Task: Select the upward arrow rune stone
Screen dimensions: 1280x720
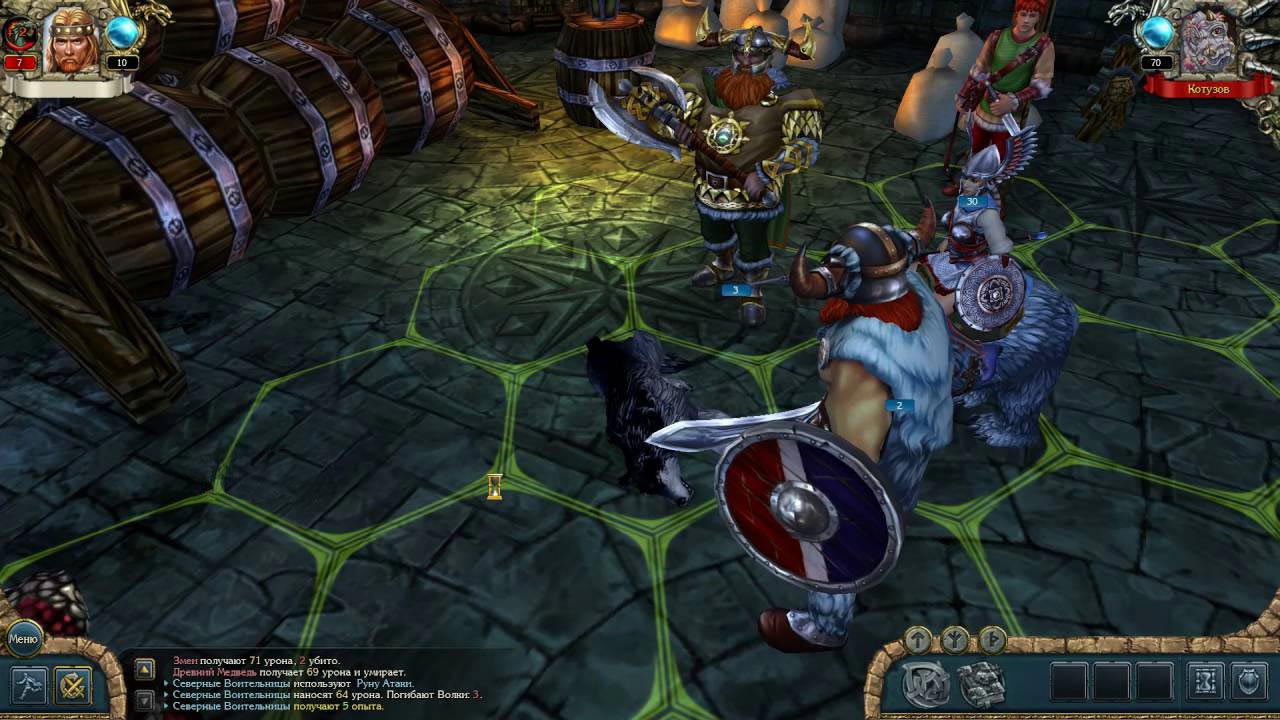Action: pos(917,638)
